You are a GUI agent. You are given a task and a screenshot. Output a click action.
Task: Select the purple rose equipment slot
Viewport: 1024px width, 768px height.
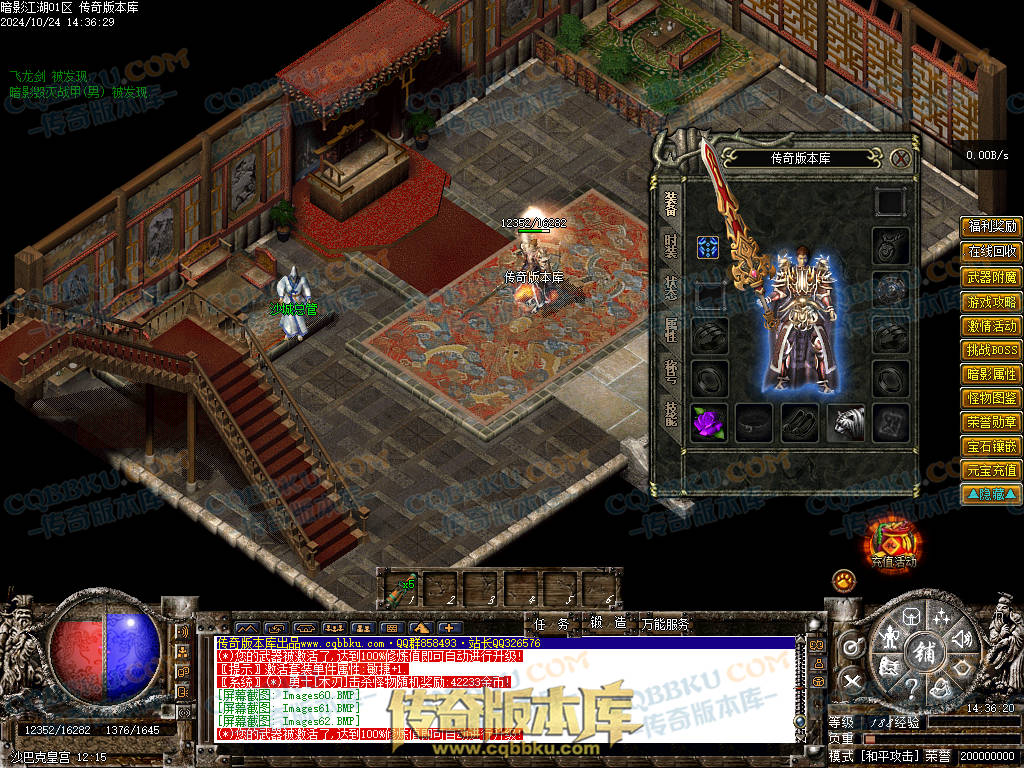click(709, 422)
